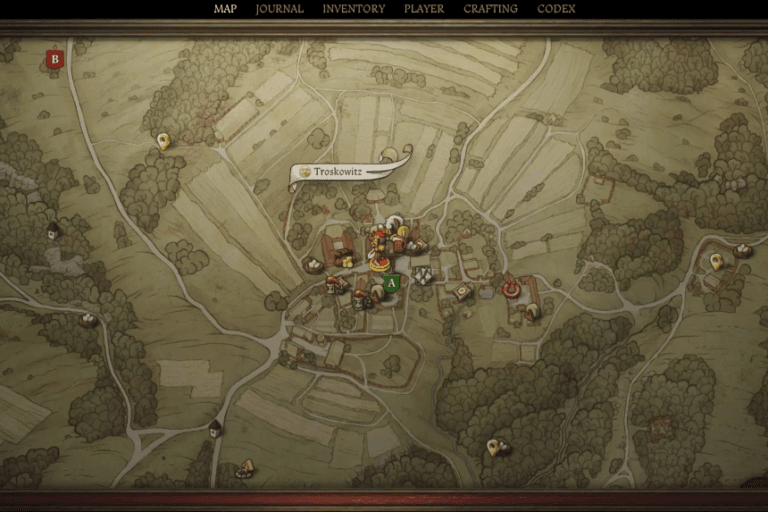Click the yellow pin marker west of Troskowitz
This screenshot has width=768, height=512.
coord(163,142)
